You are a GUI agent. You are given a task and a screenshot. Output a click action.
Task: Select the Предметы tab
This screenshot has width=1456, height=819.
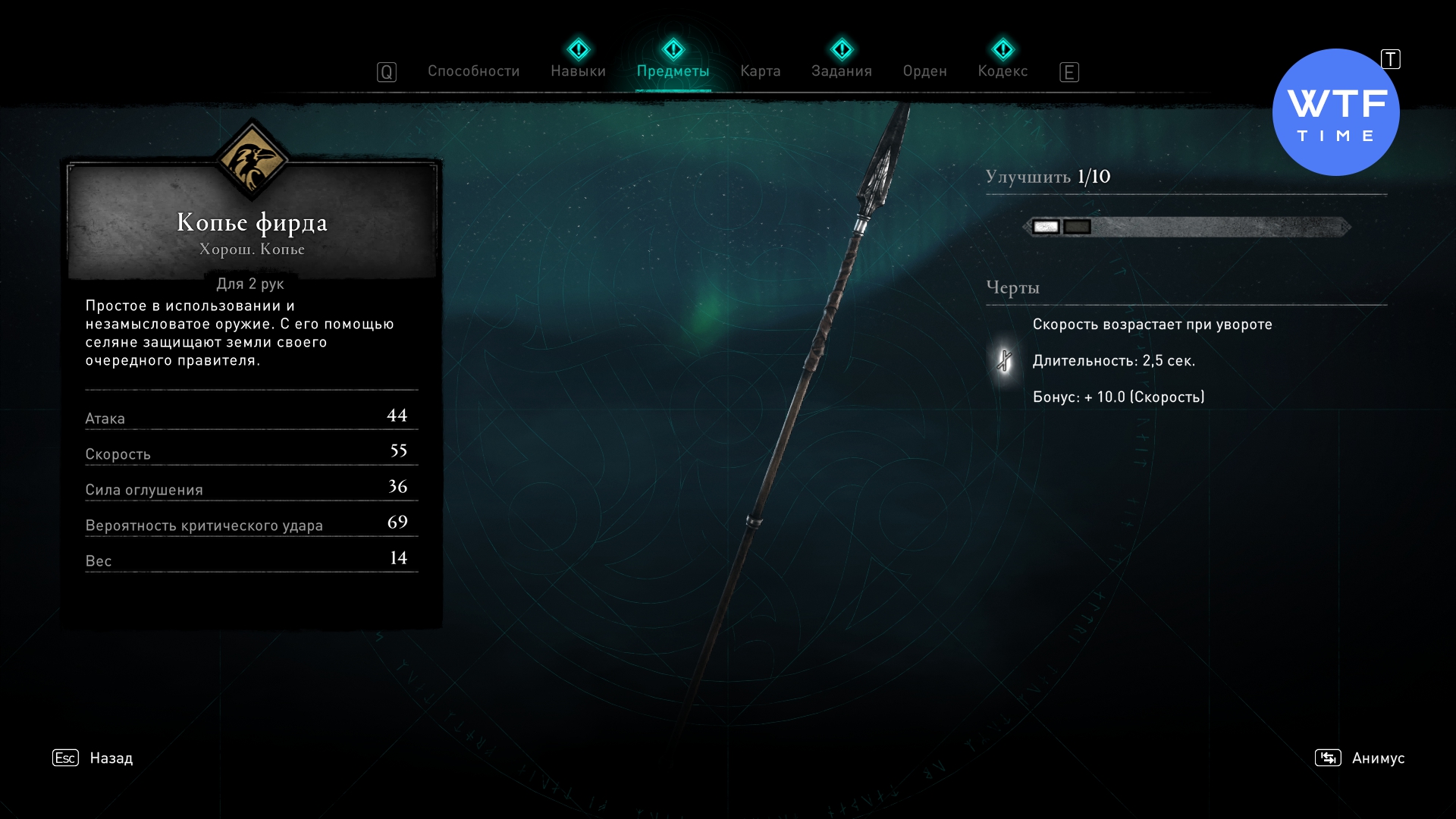(x=673, y=71)
